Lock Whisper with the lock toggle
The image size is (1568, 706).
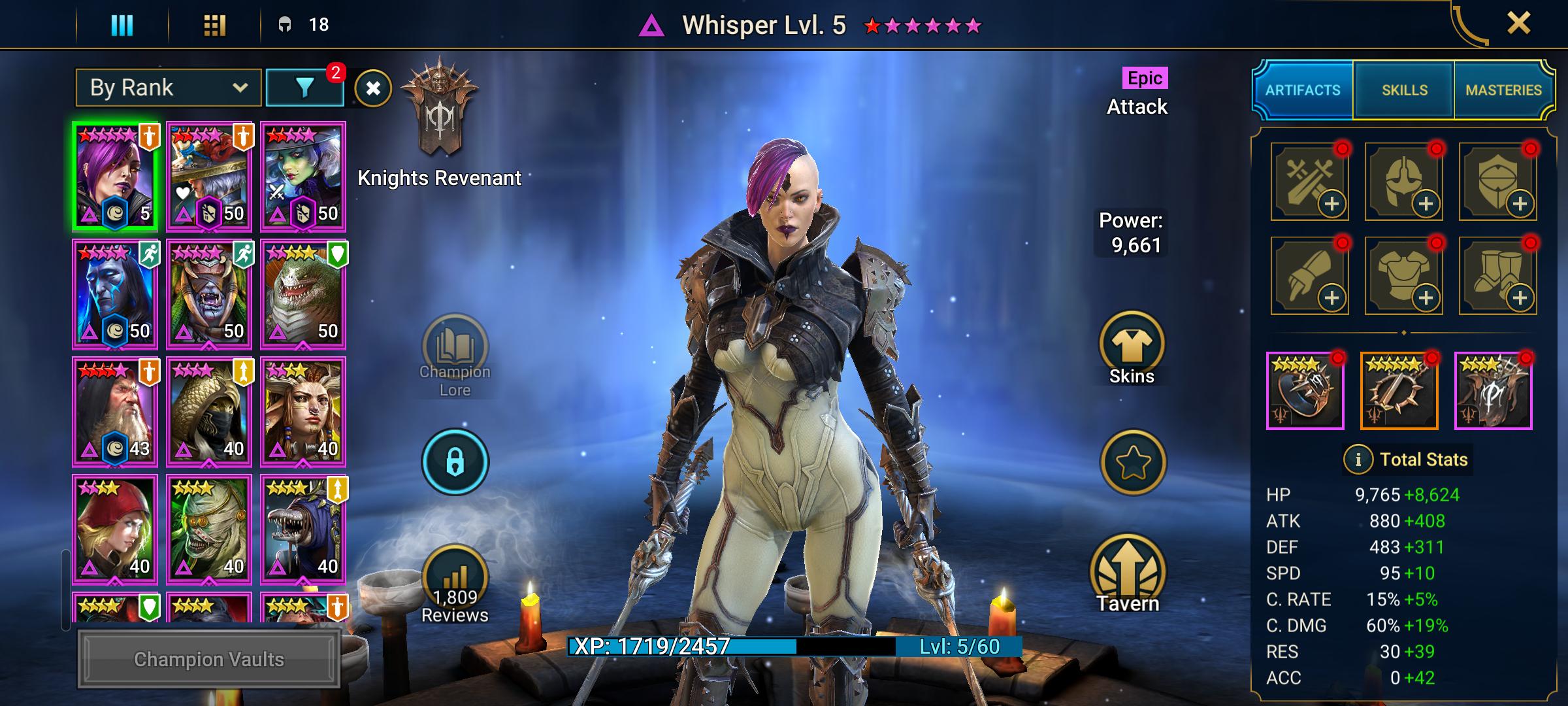pyautogui.click(x=456, y=461)
